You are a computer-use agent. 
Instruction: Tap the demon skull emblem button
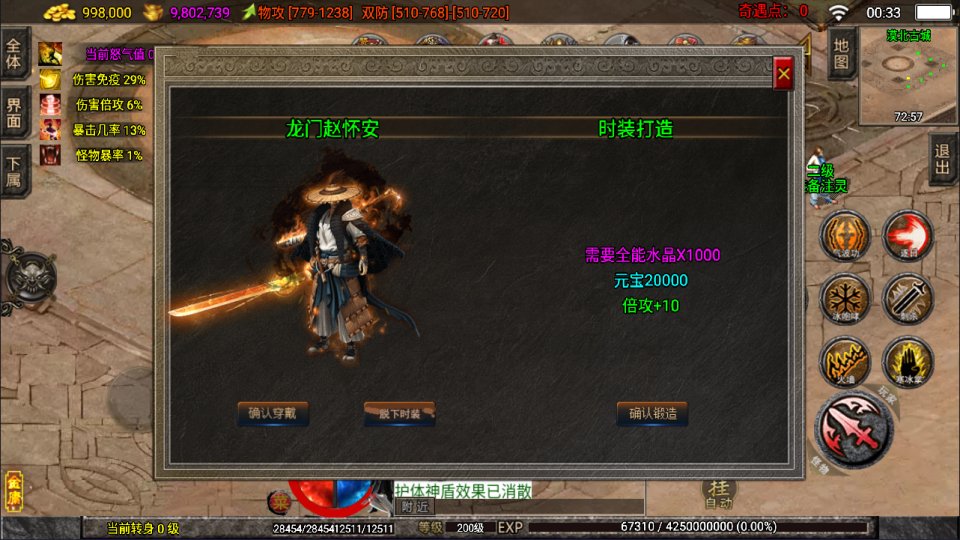tap(30, 278)
